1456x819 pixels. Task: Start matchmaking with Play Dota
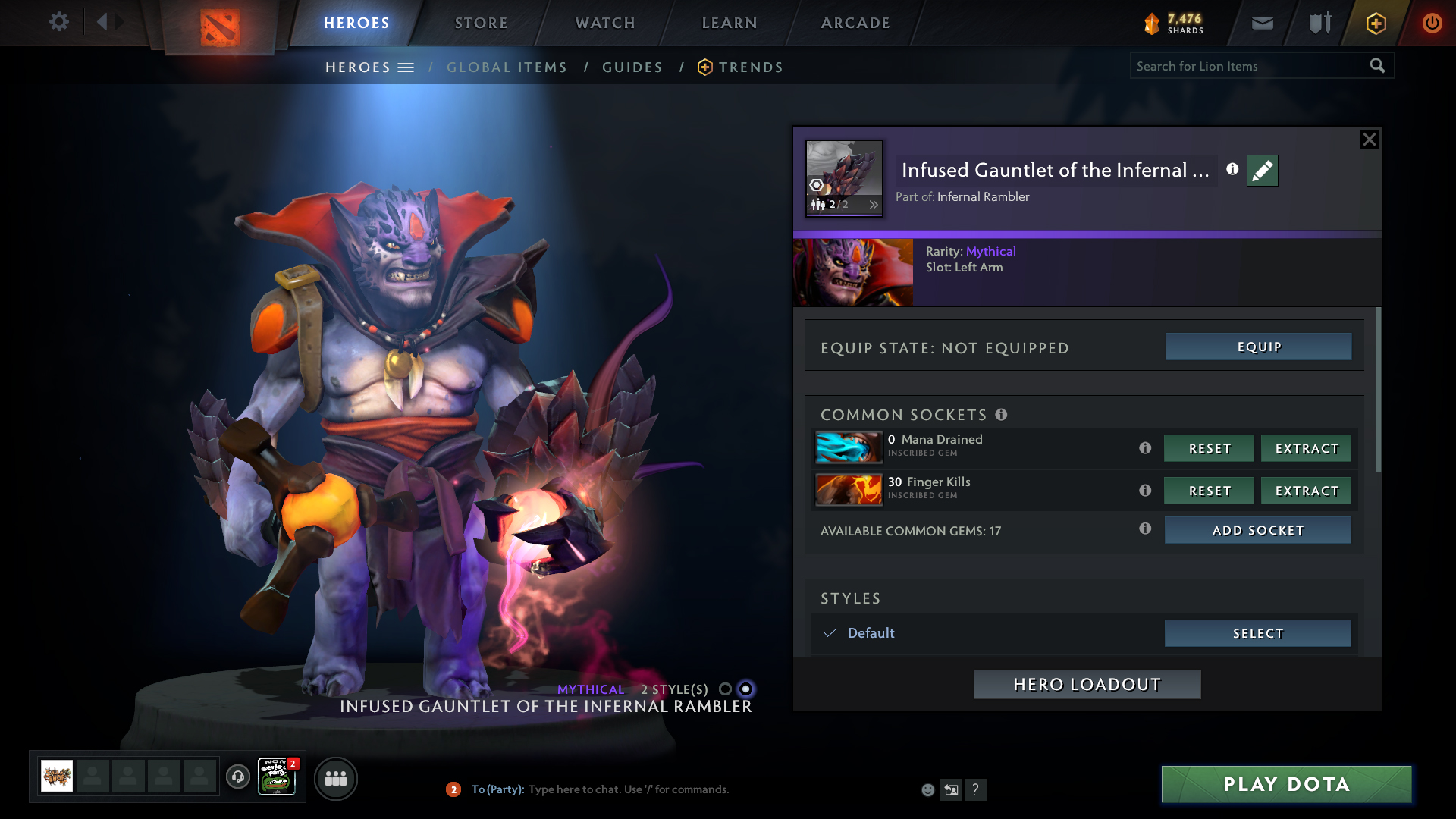pos(1286,784)
